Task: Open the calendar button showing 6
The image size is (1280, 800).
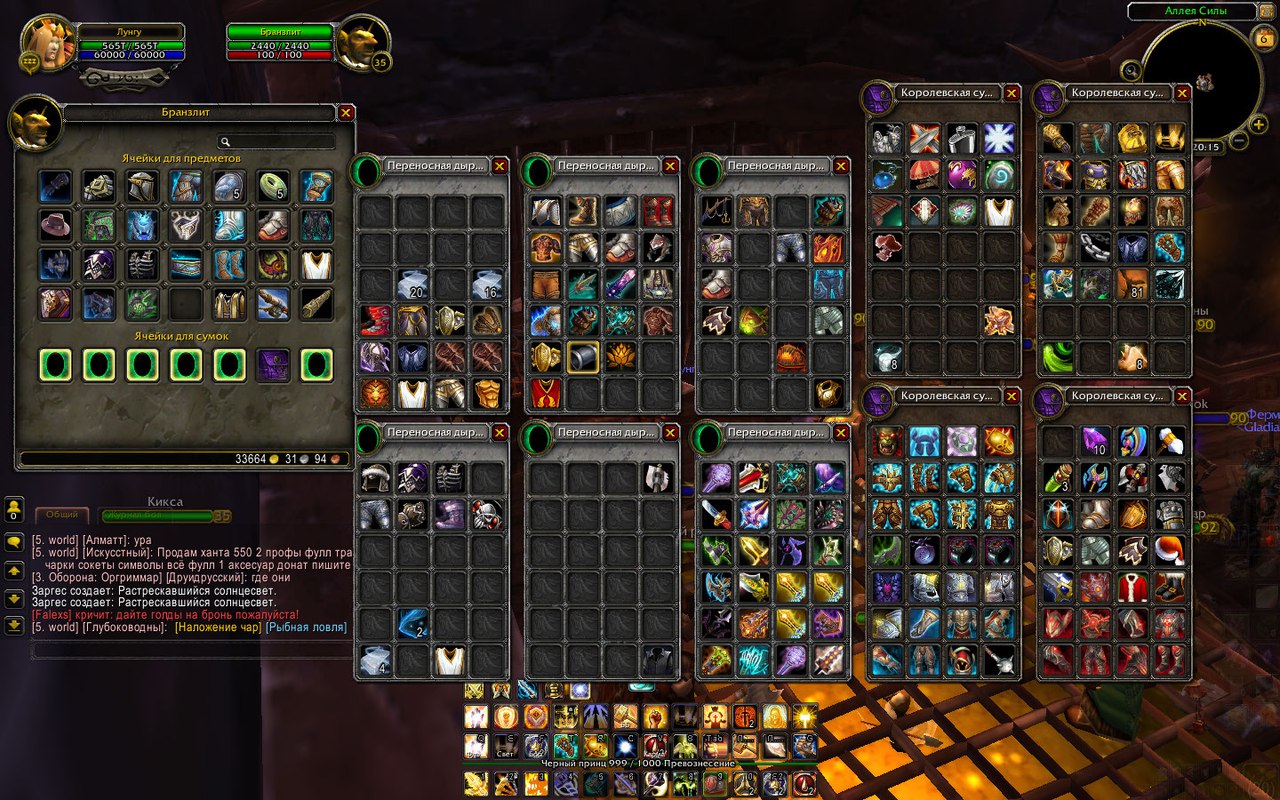Action: pos(1261,37)
